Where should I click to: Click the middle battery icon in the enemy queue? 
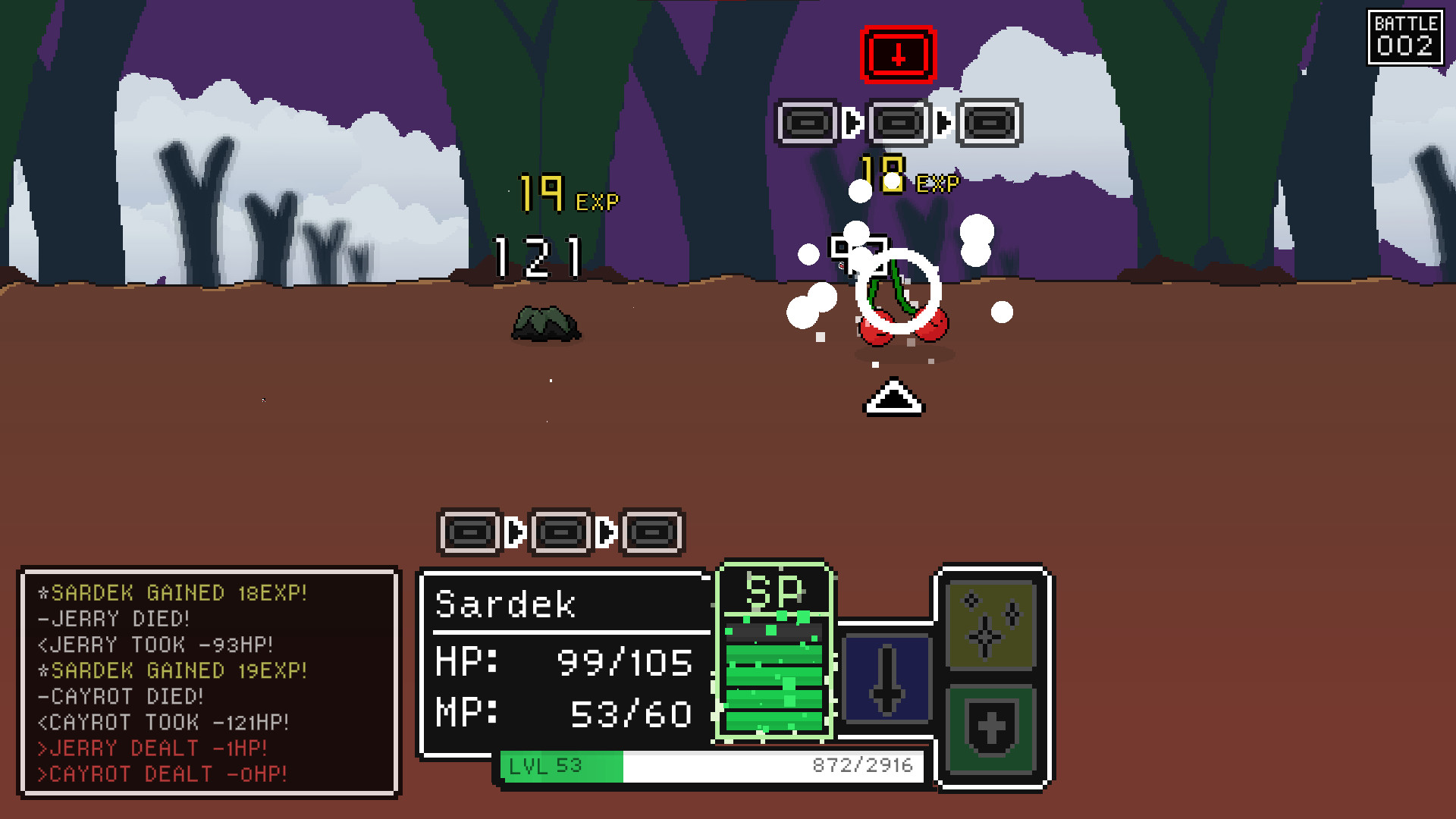[899, 123]
